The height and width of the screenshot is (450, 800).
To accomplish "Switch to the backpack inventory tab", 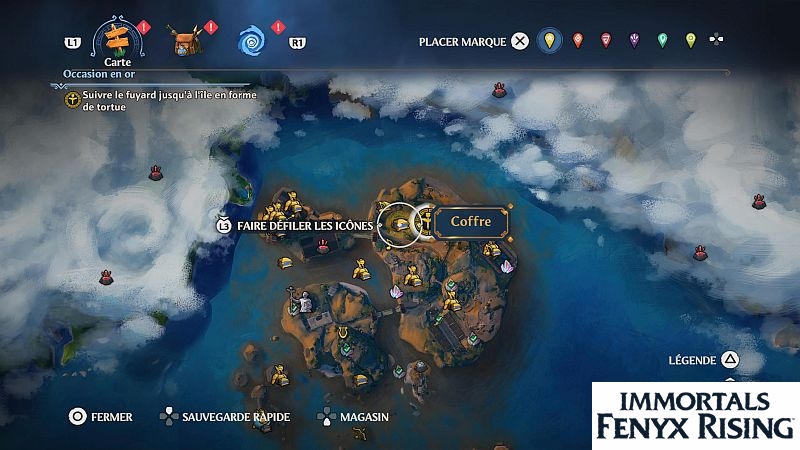I will [x=183, y=42].
